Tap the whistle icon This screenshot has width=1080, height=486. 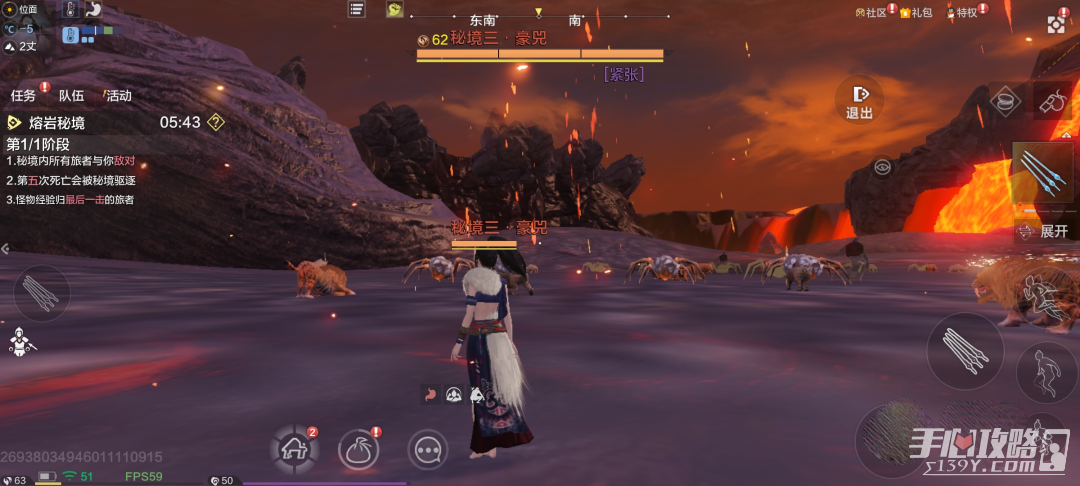coord(1051,101)
